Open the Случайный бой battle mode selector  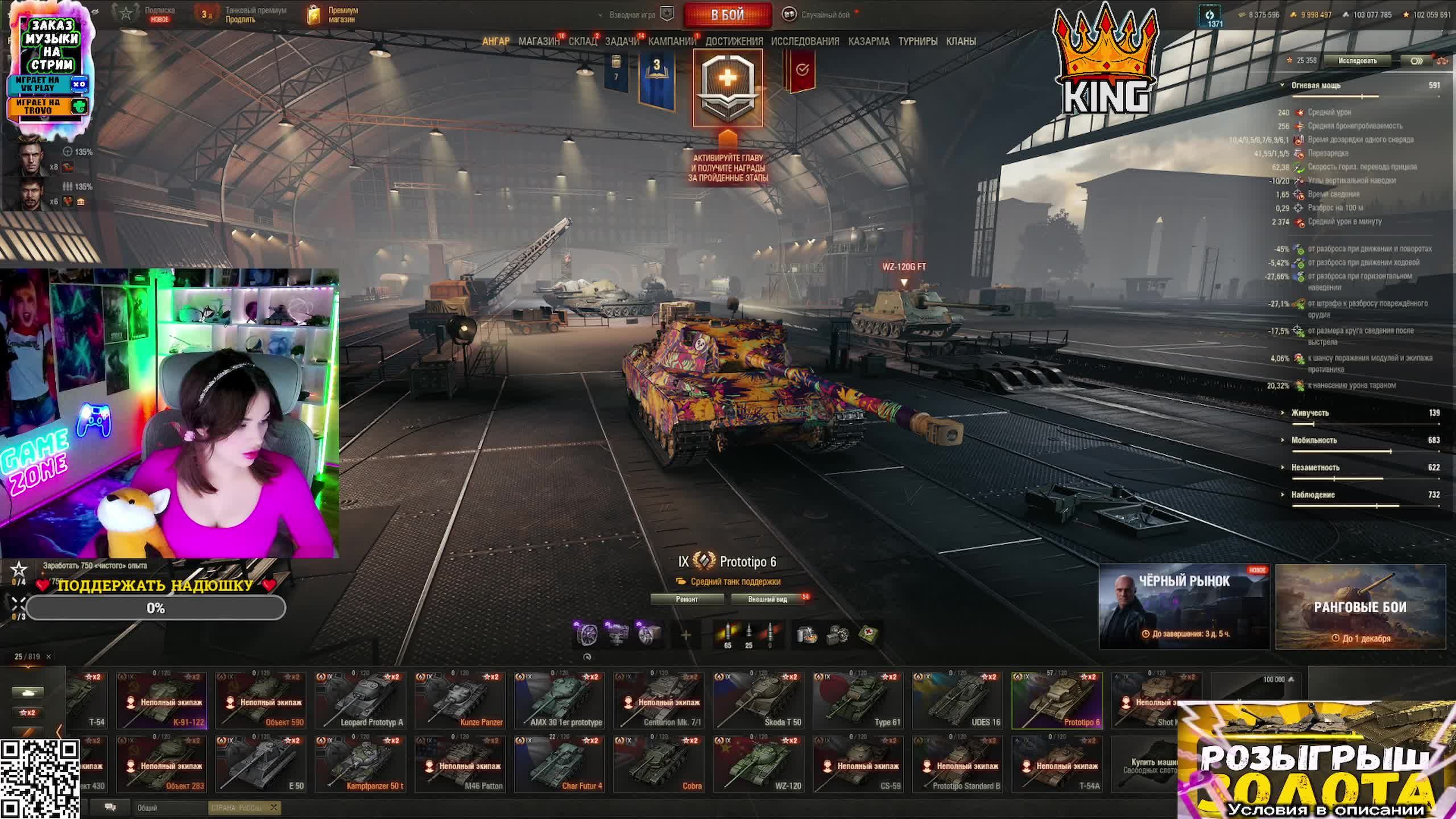click(x=825, y=15)
